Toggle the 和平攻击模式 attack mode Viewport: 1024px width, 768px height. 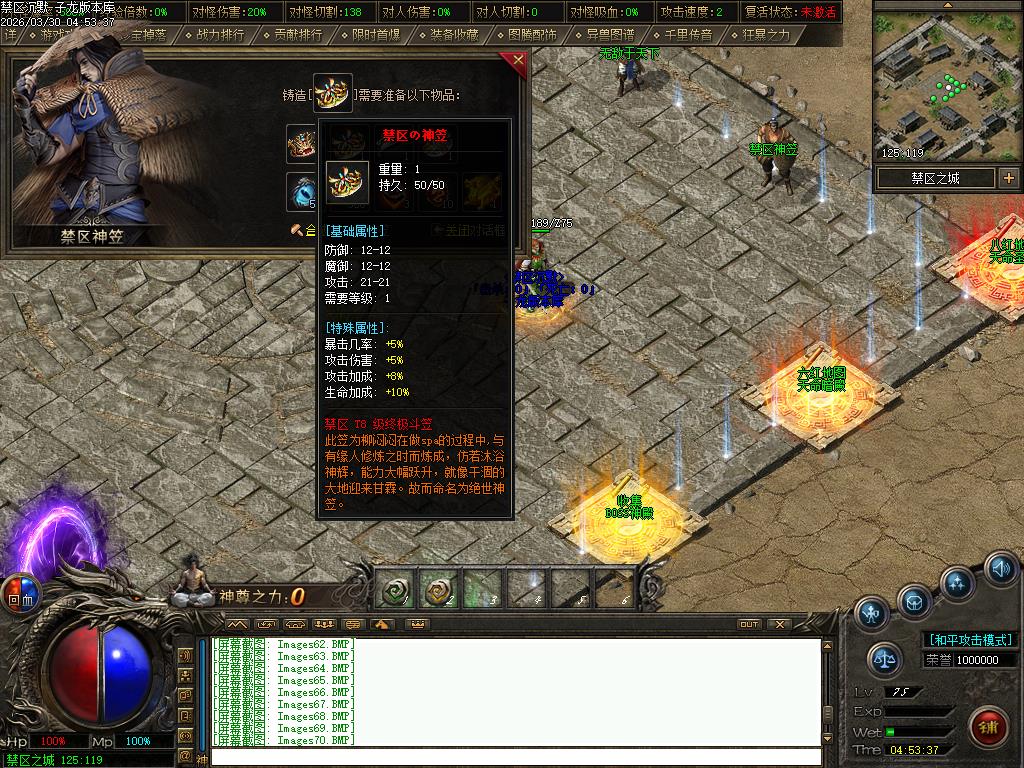click(x=969, y=640)
